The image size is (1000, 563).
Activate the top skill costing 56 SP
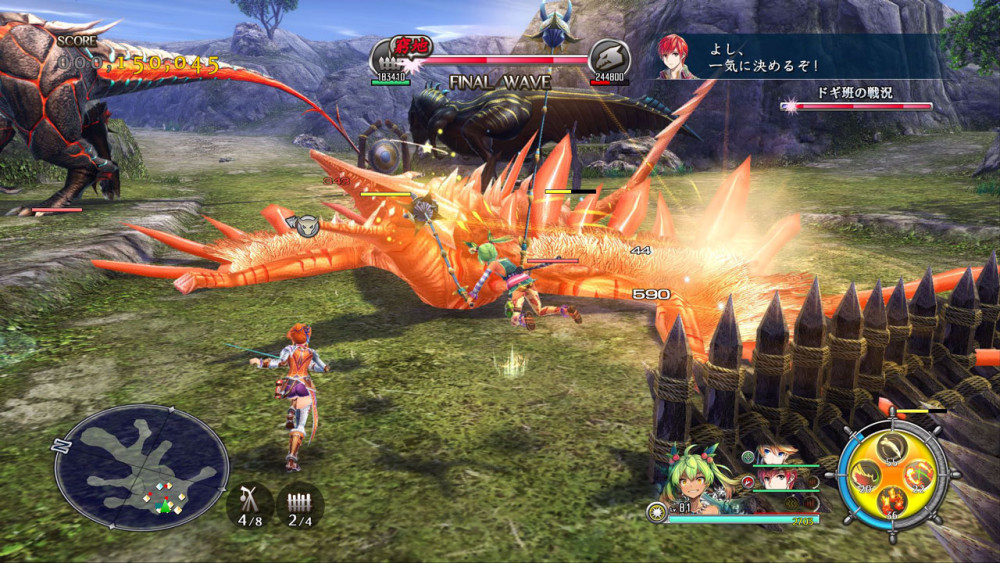click(x=894, y=447)
